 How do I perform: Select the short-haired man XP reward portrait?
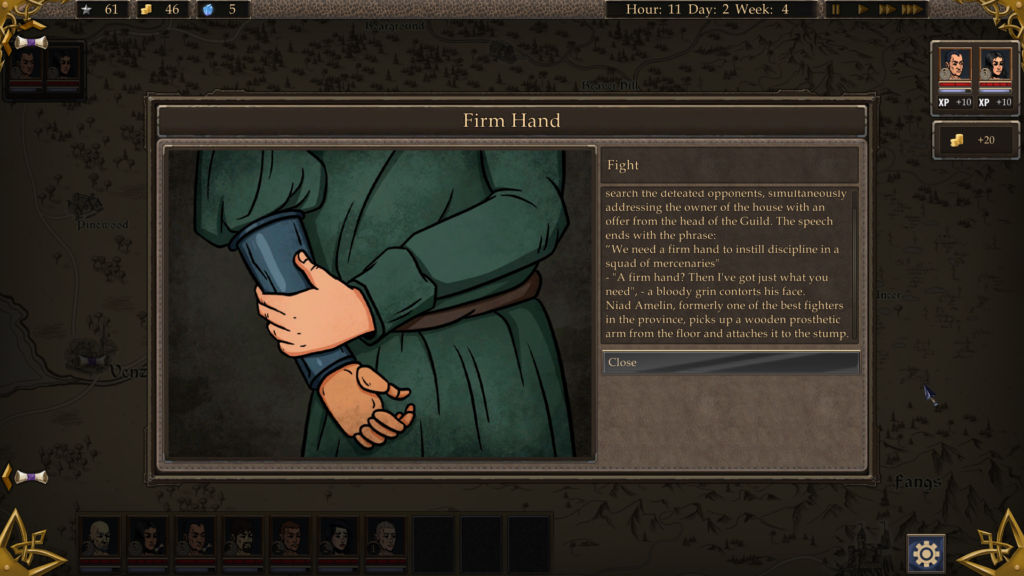(955, 68)
